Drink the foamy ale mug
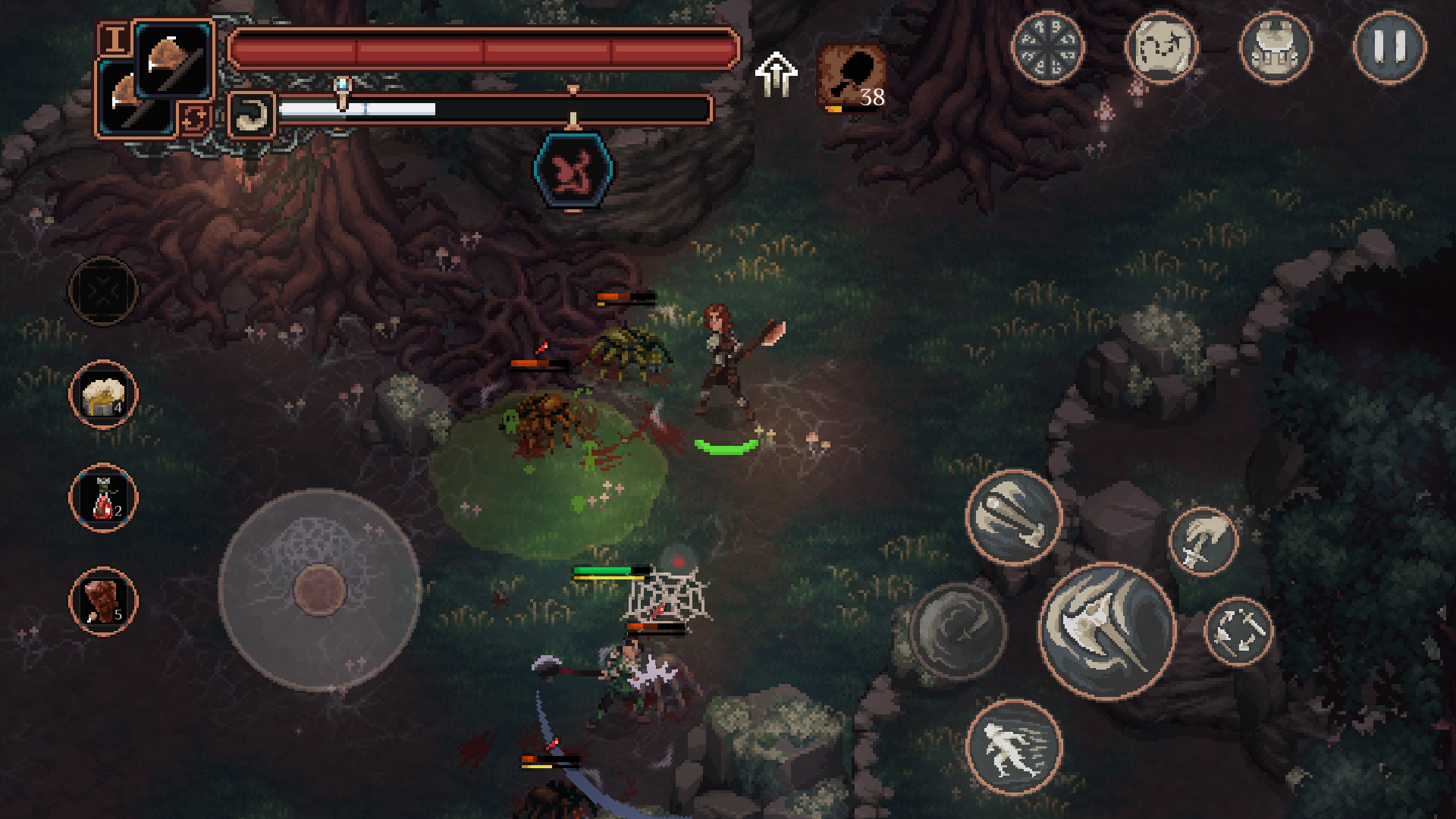Image resolution: width=1456 pixels, height=819 pixels. [x=103, y=395]
